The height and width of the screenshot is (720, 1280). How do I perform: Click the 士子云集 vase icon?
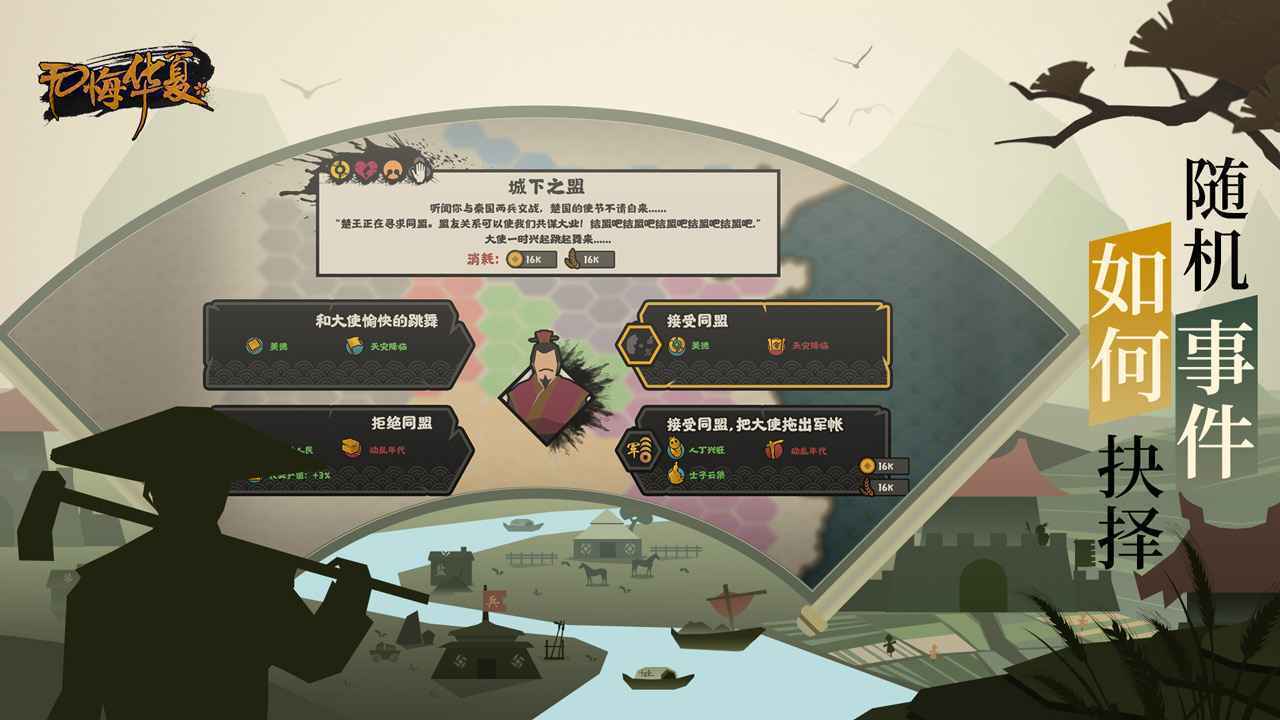677,472
